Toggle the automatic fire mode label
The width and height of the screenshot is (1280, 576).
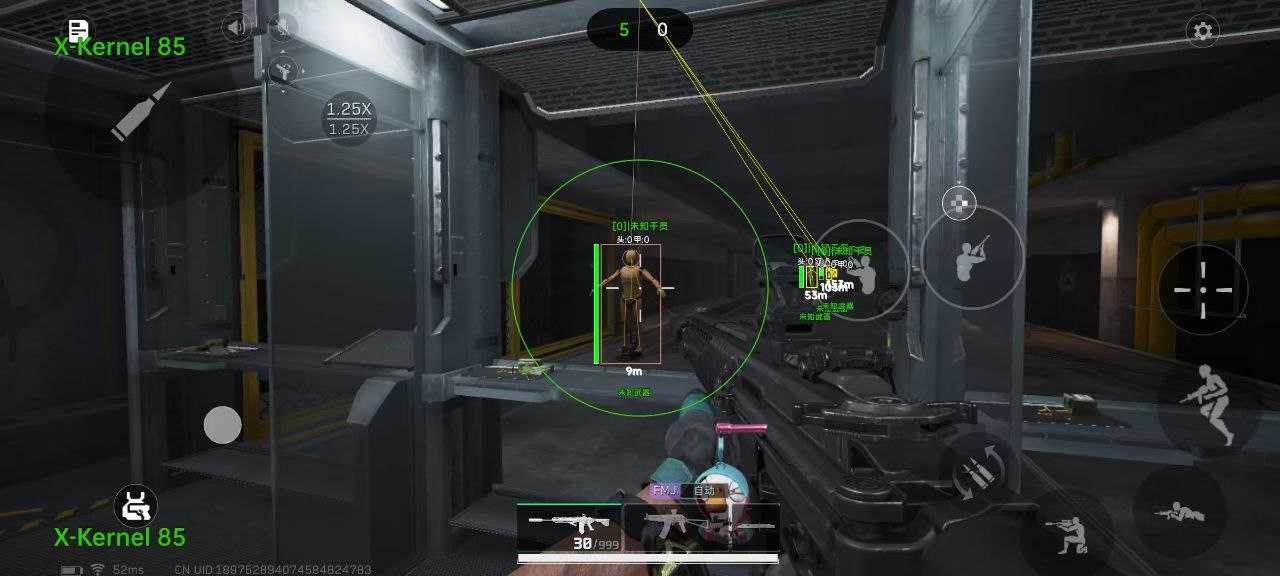704,491
